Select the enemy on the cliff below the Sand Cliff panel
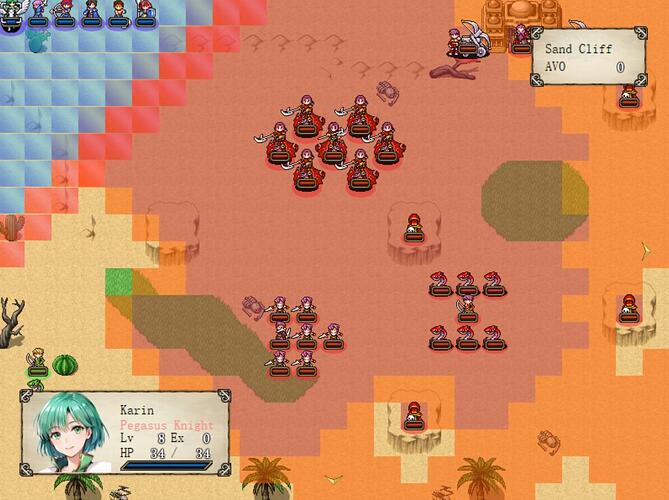 tap(628, 95)
